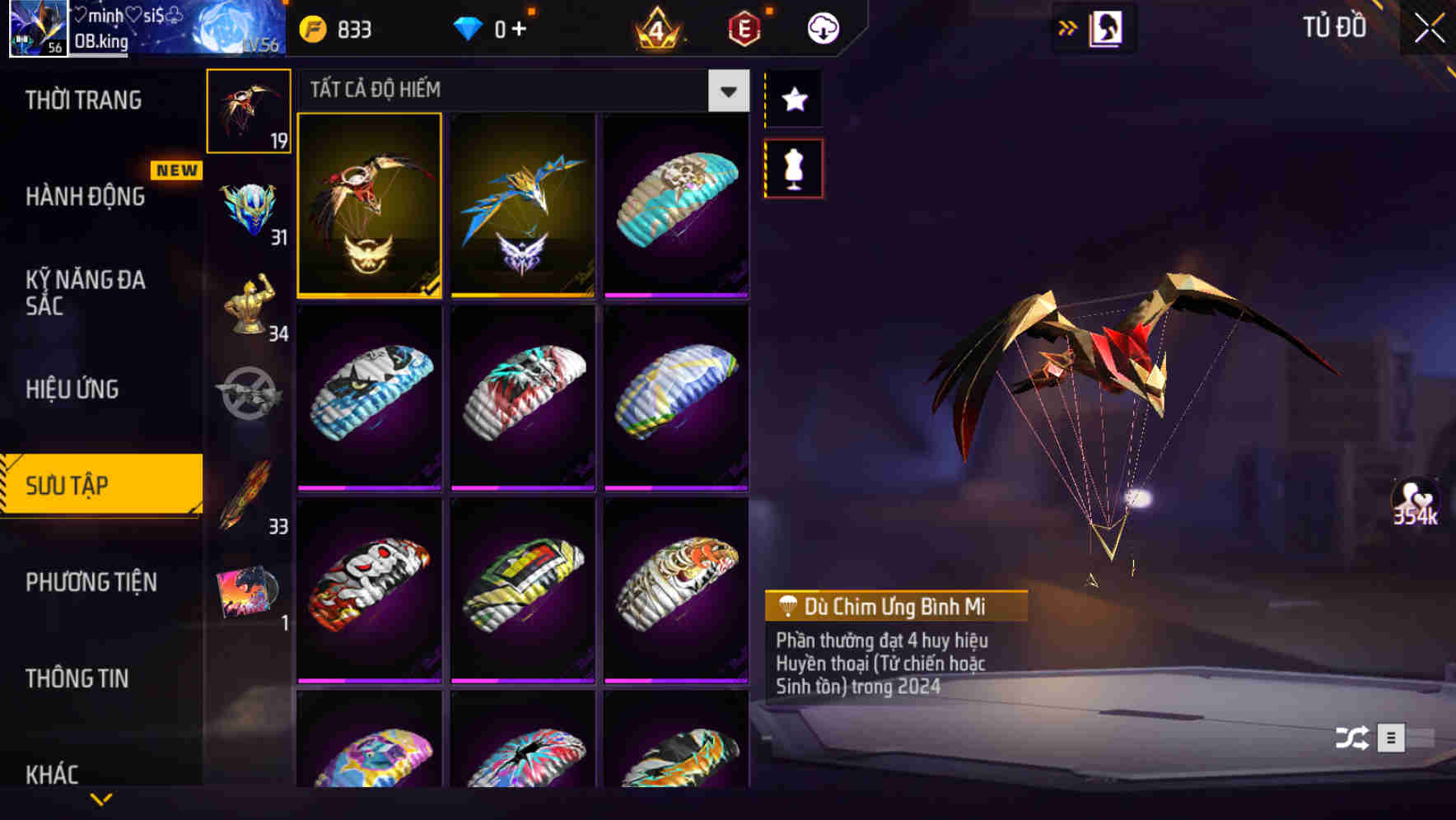Click the cloud download icon in top bar
Image resolution: width=1456 pixels, height=820 pixels.
tap(823, 27)
